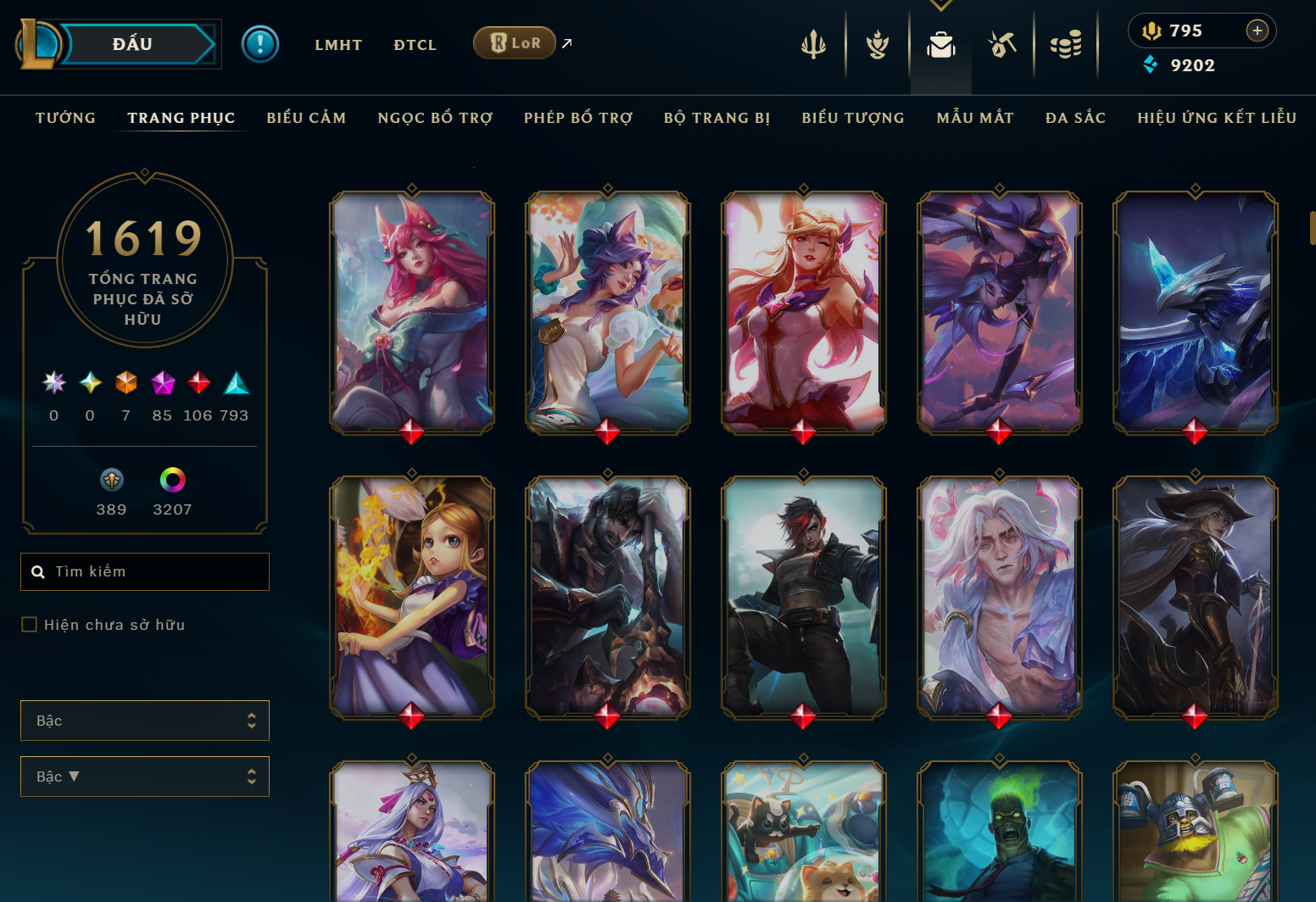Viewport: 1316px width, 902px height.
Task: Expand the chevron at the top center
Action: 940,4
